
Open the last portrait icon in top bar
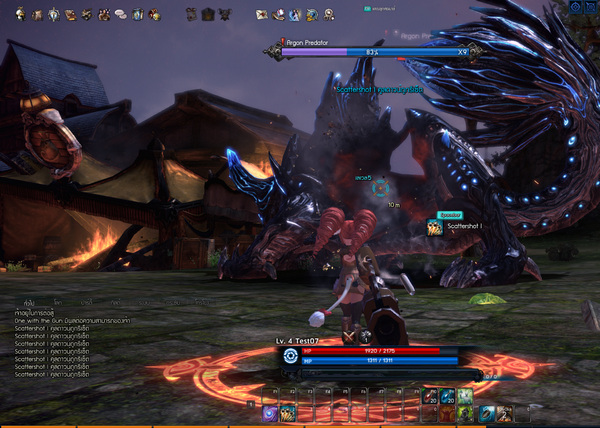pos(329,15)
